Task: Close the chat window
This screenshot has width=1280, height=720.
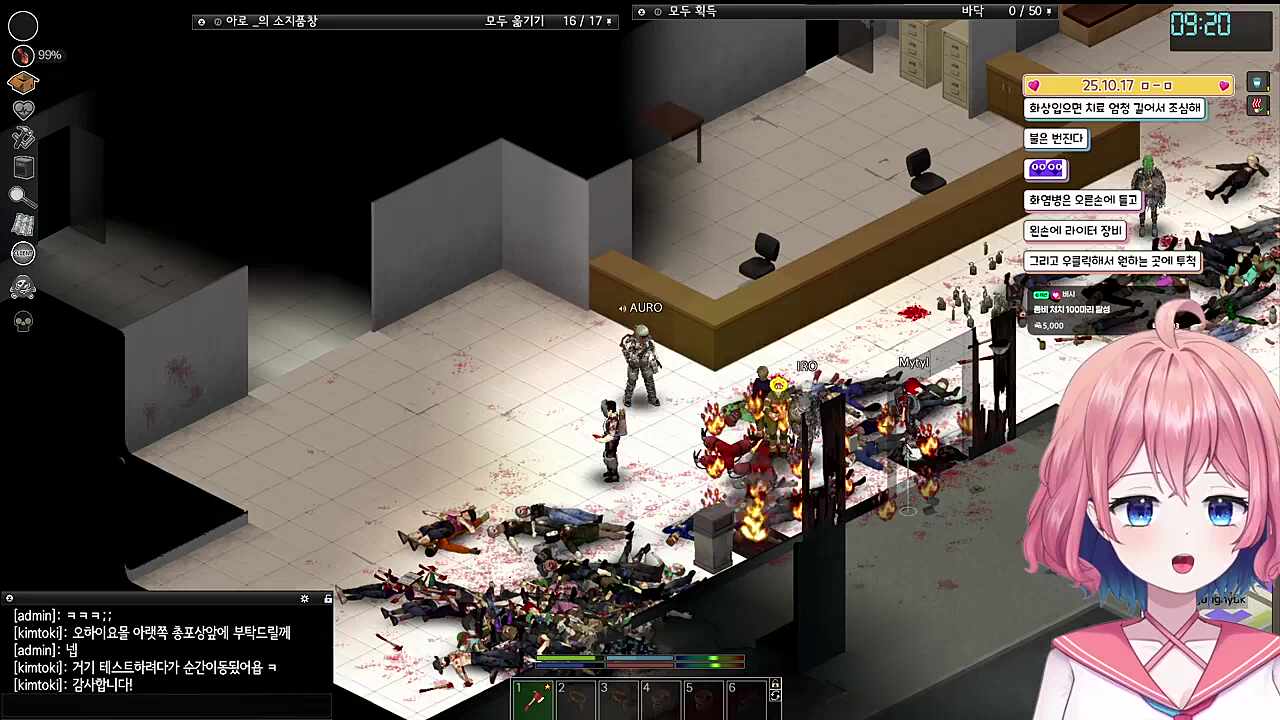Action: (9, 598)
